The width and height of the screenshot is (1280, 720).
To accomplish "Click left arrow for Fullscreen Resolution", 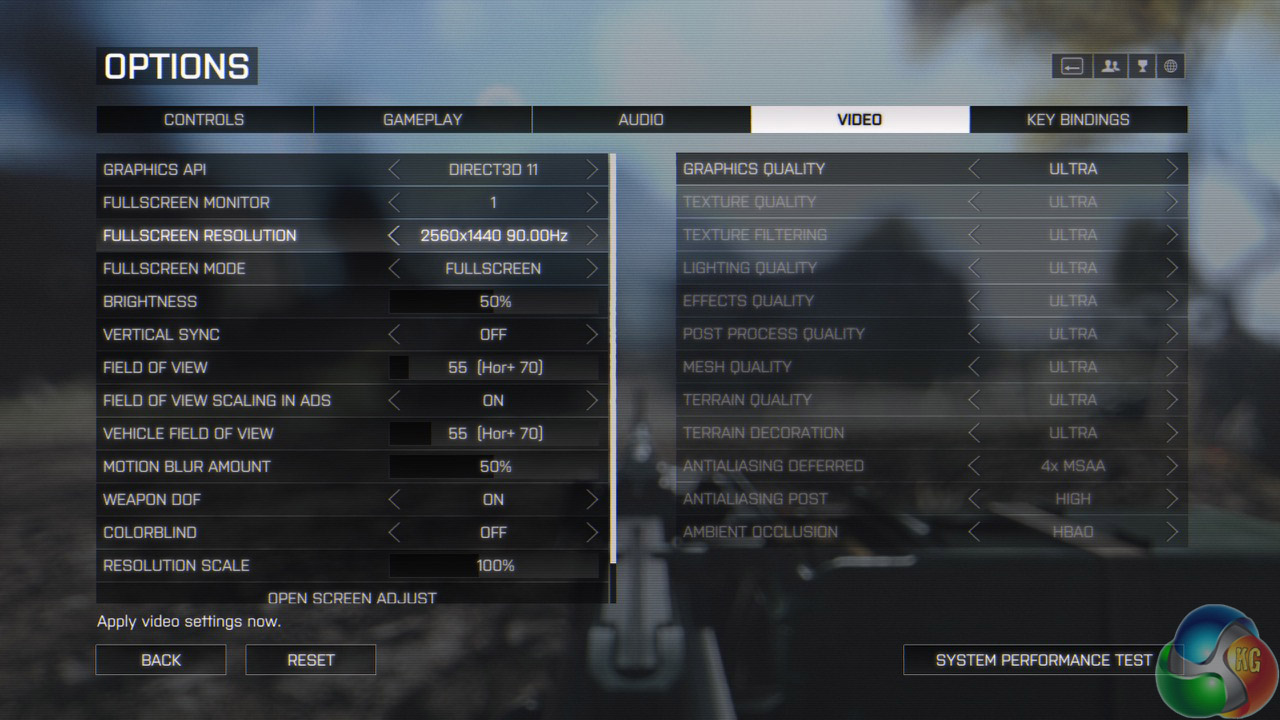I will click(394, 236).
